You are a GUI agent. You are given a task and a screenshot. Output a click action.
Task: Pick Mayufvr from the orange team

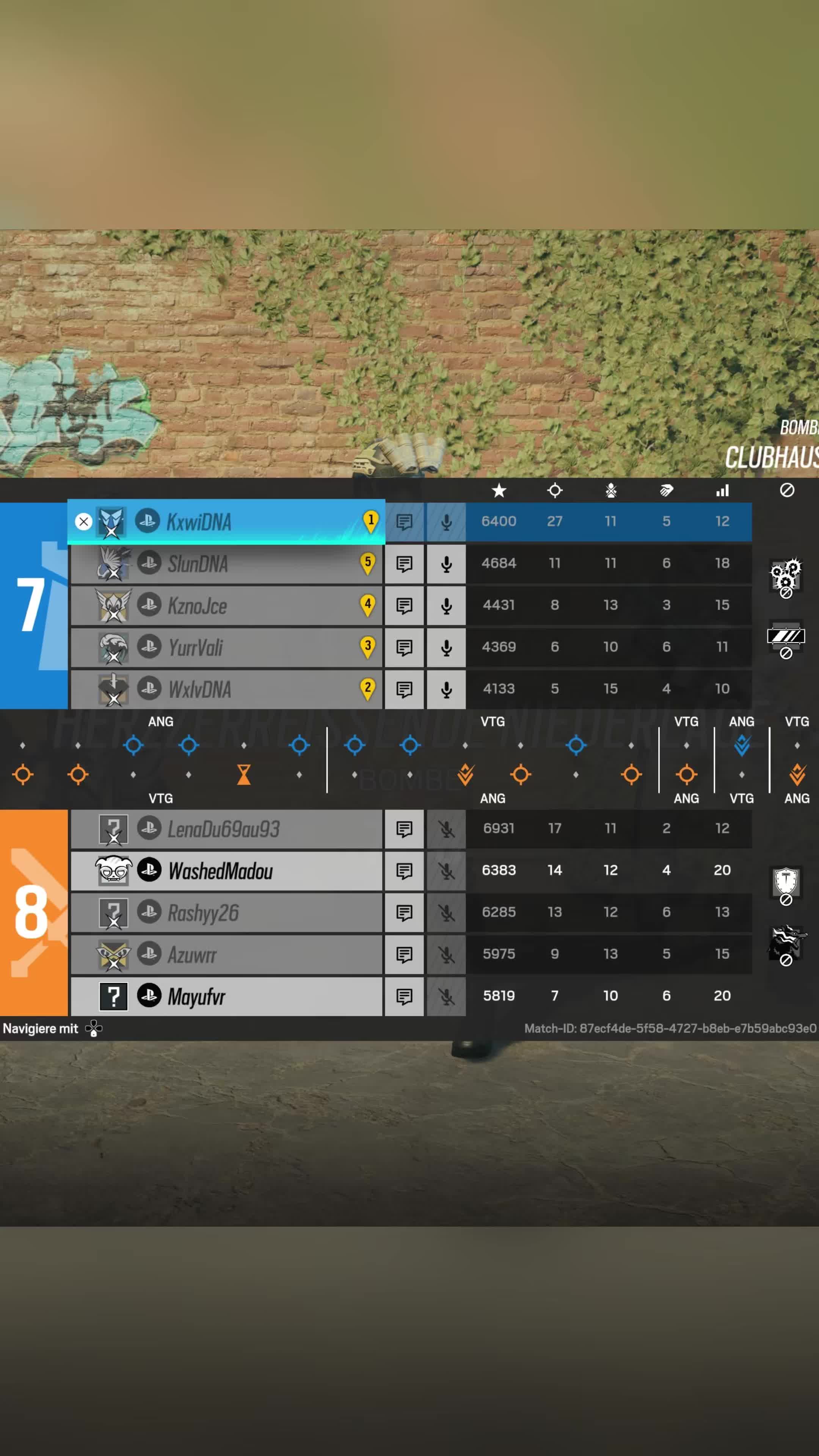[226, 996]
